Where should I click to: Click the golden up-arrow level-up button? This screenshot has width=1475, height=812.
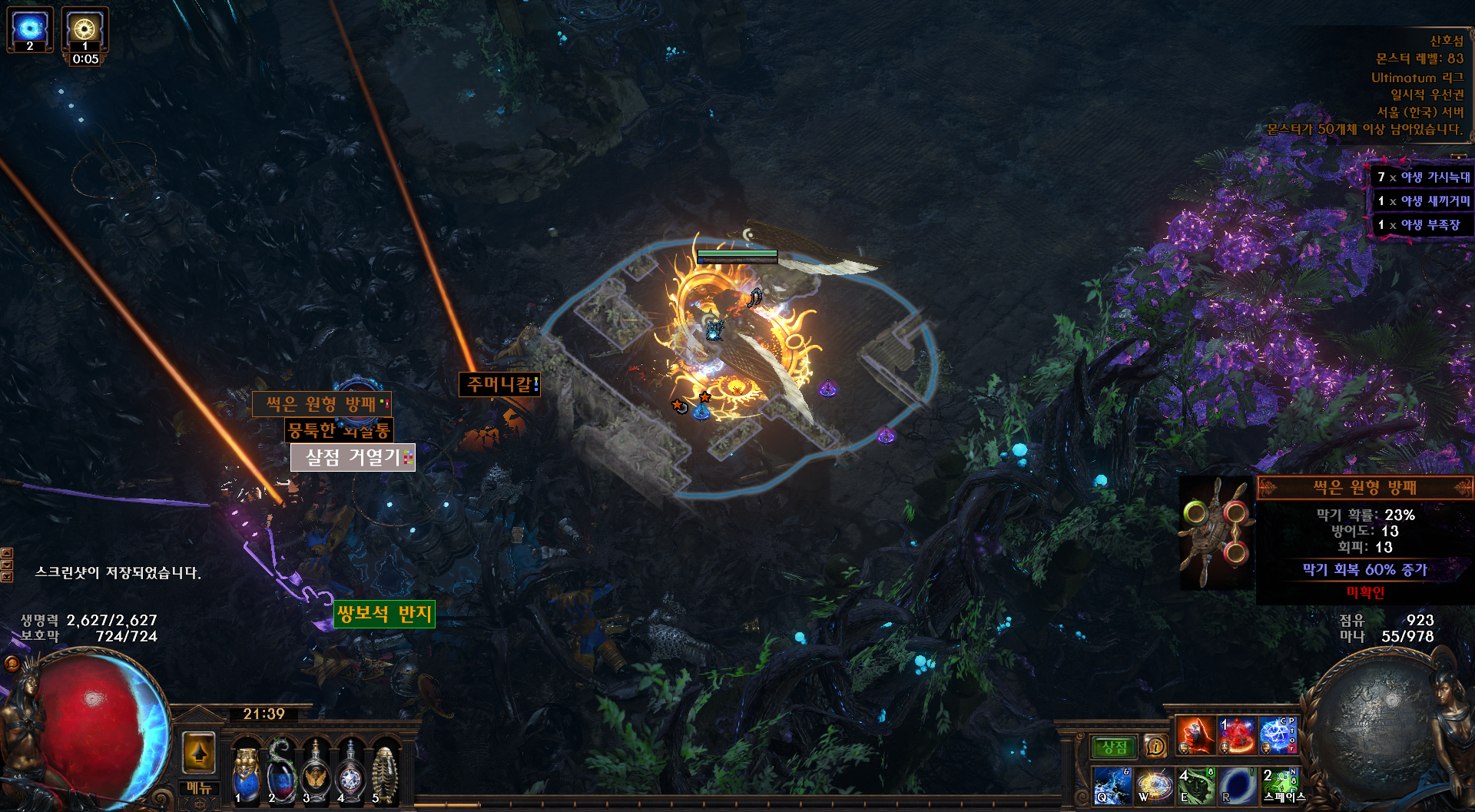tap(199, 753)
